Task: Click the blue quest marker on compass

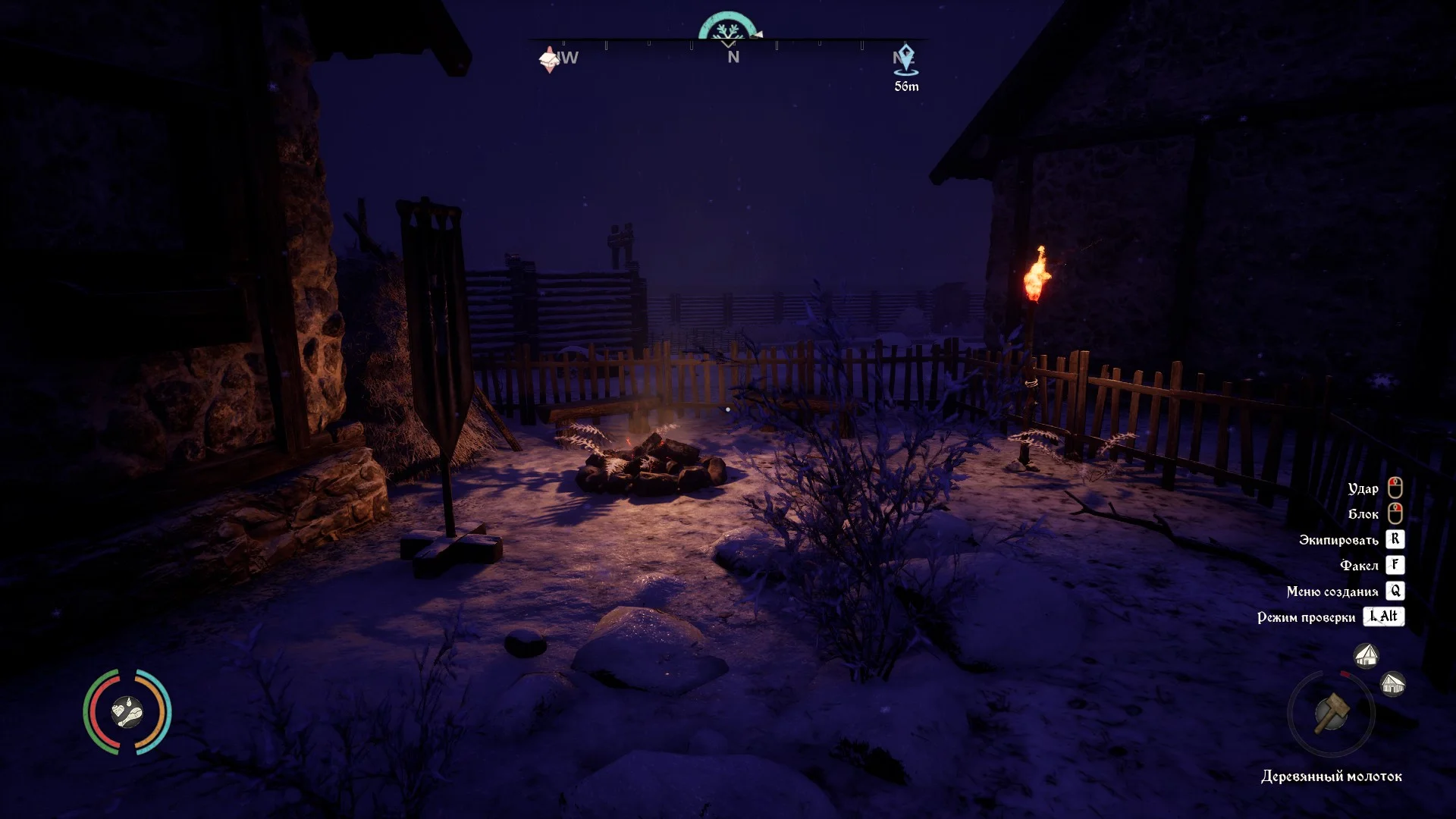Action: tap(905, 59)
